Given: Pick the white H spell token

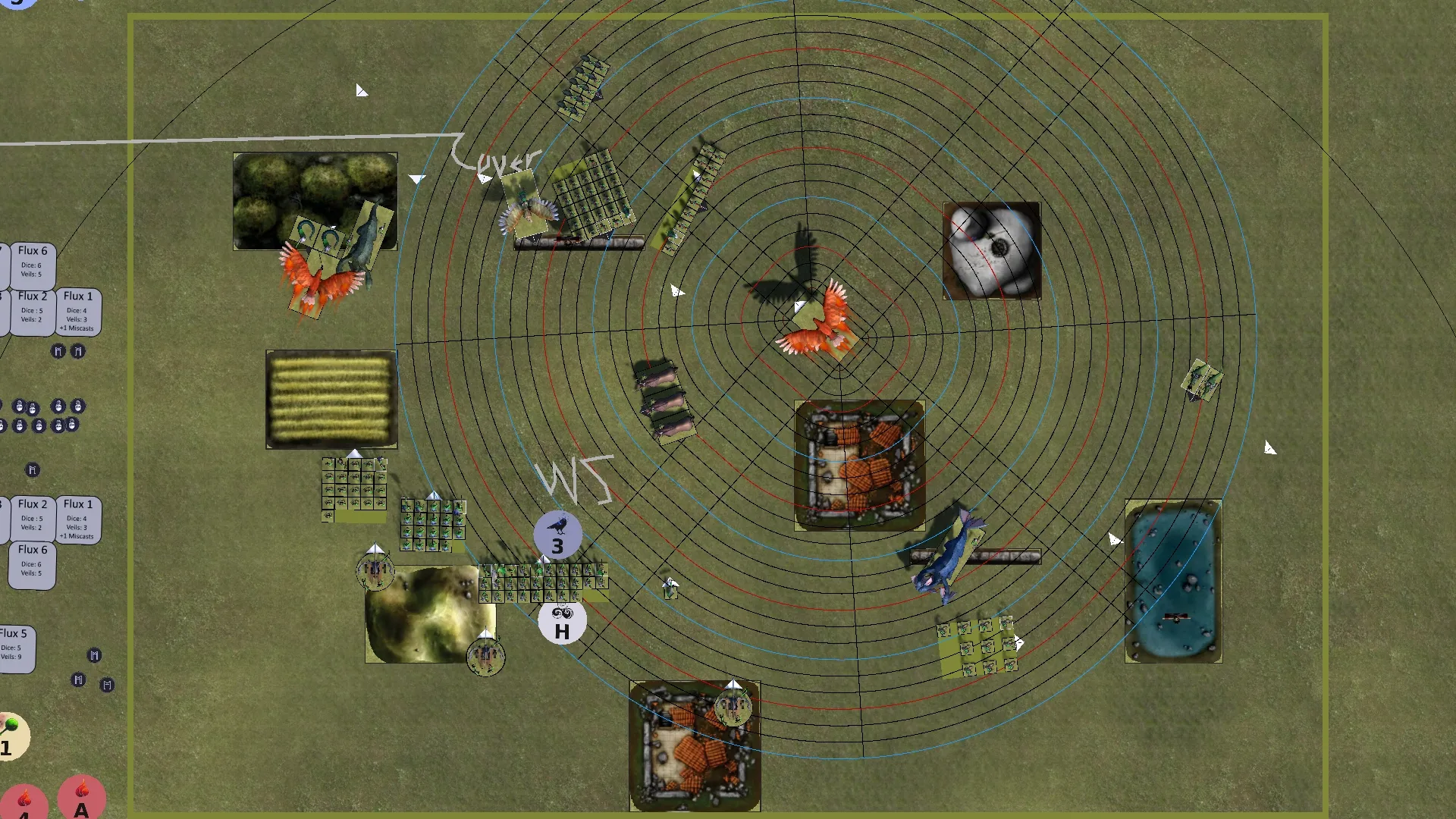Looking at the screenshot, I should tap(562, 623).
